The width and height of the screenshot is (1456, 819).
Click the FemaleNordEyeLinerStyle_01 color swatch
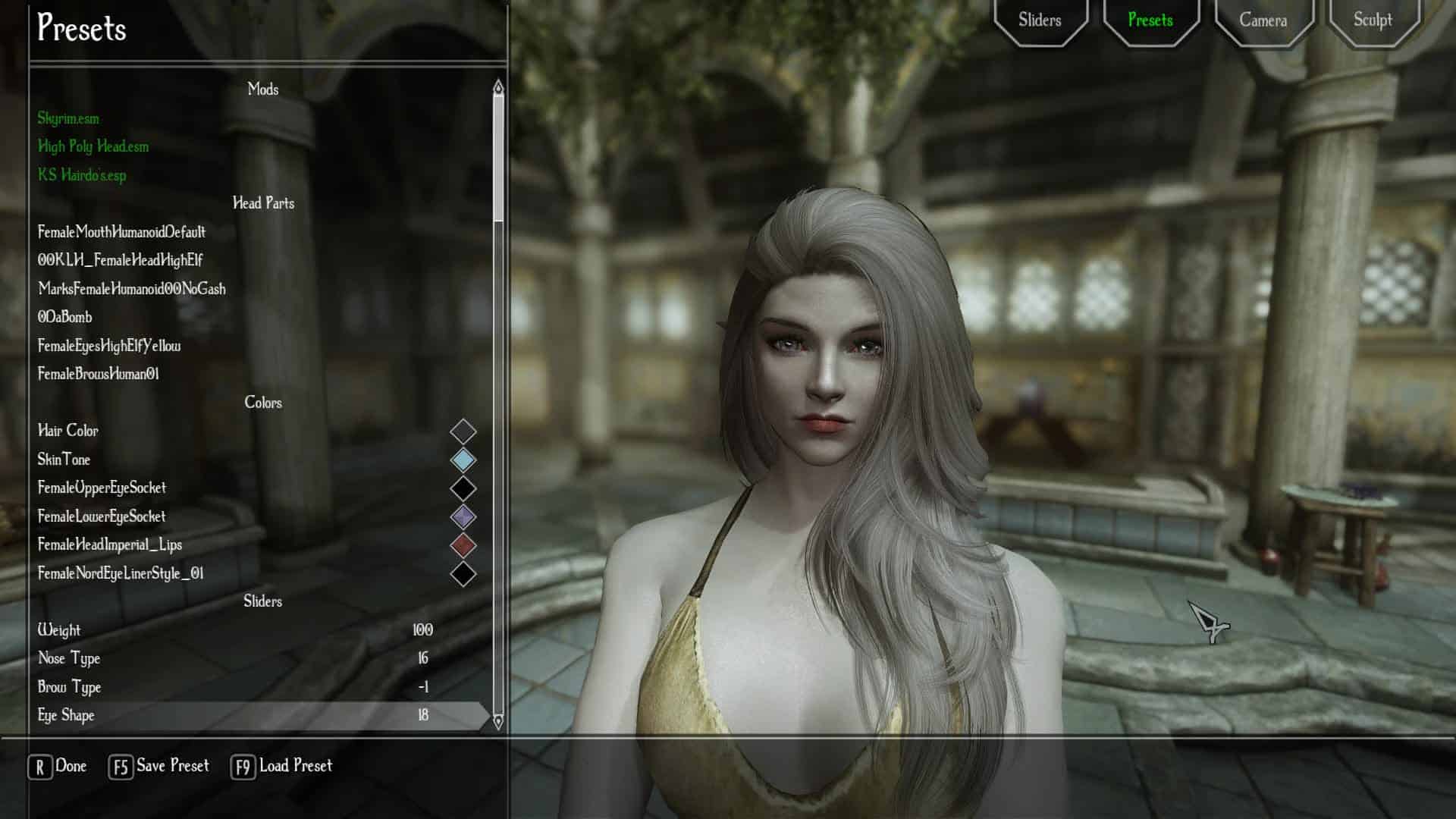click(463, 574)
